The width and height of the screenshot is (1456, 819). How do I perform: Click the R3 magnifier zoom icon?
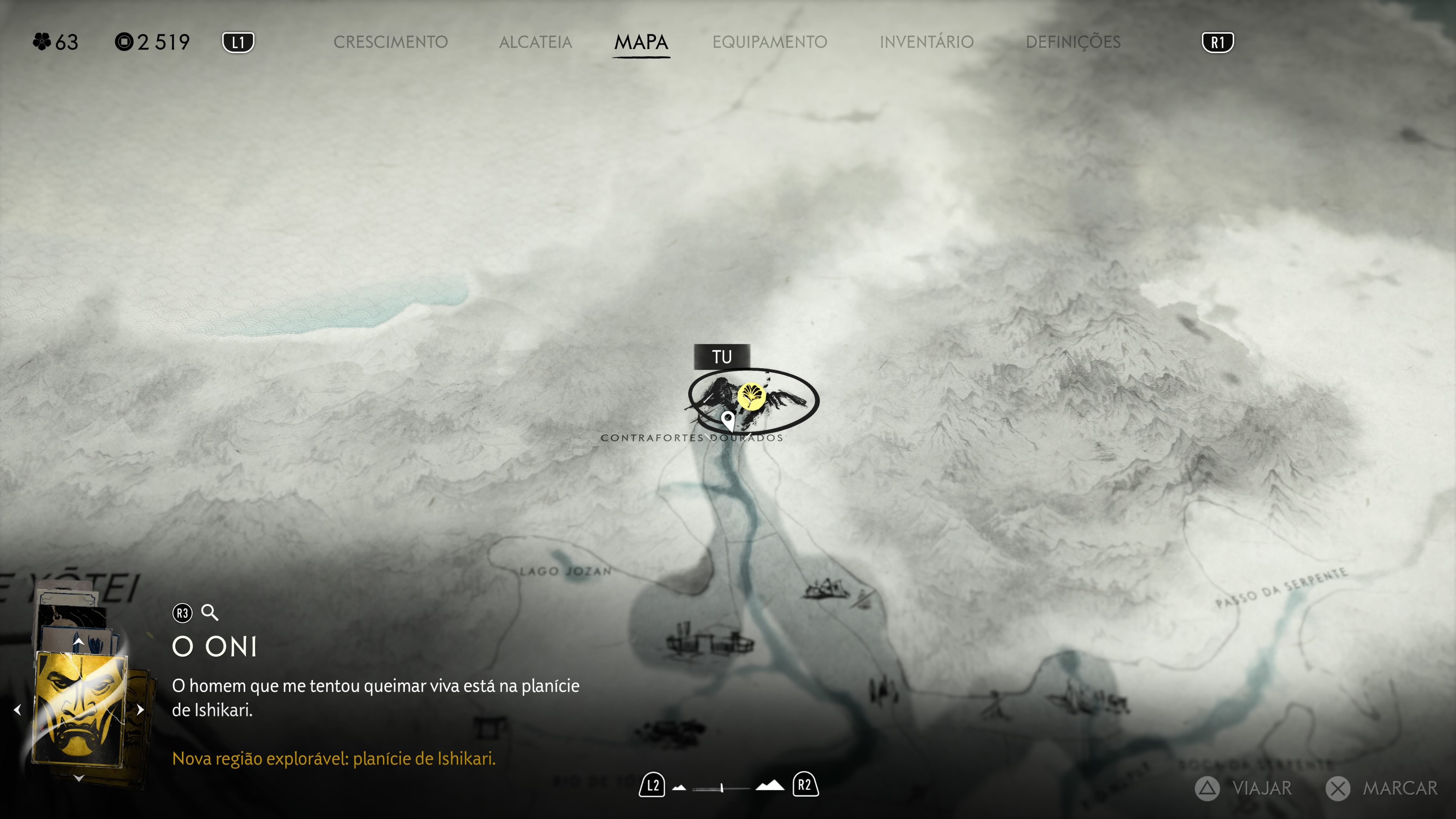click(x=210, y=612)
